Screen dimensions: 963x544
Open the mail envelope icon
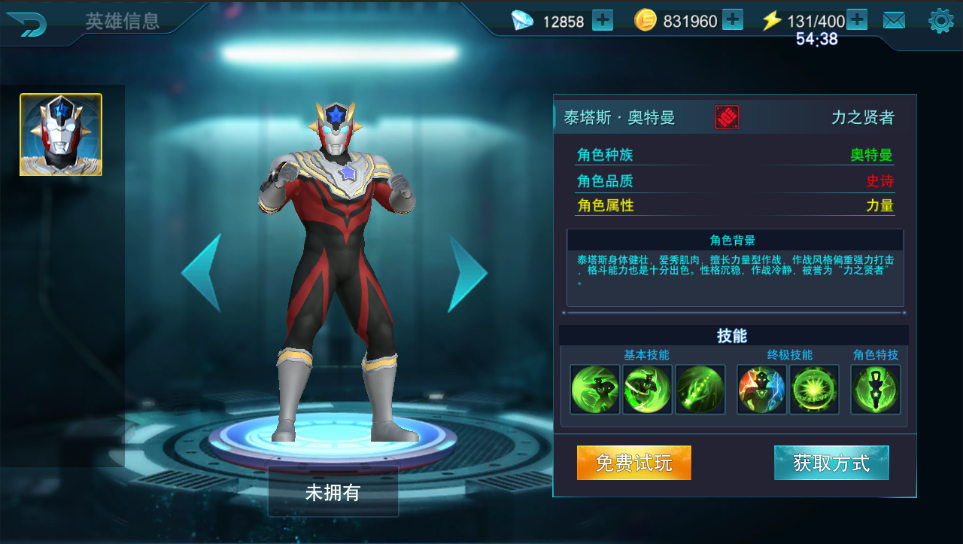click(893, 20)
